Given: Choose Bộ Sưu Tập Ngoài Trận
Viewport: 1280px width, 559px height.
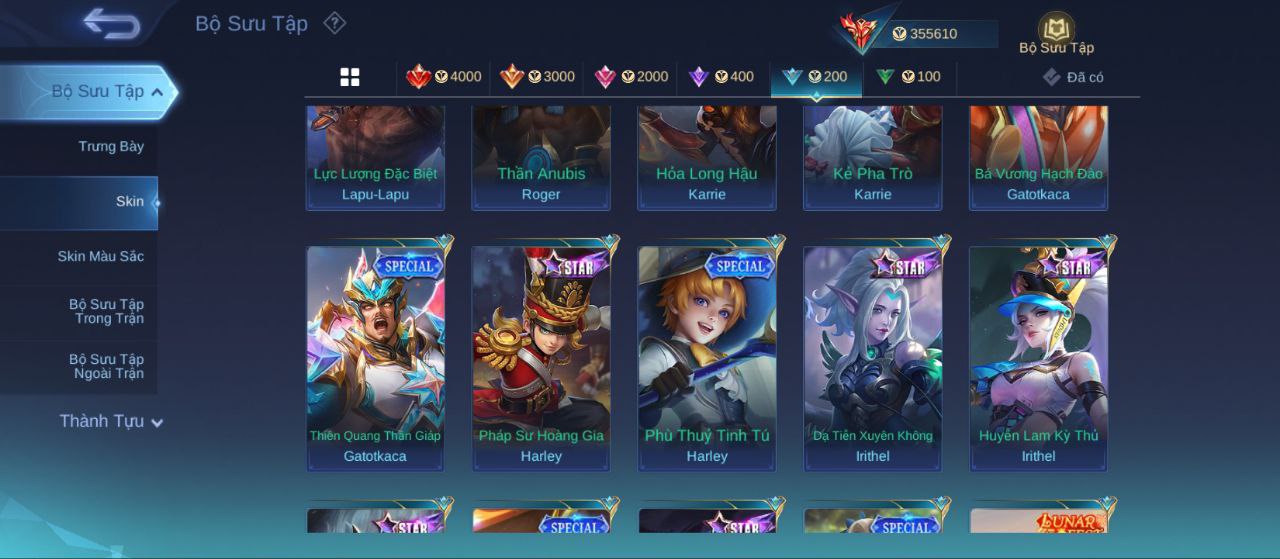Looking at the screenshot, I should [x=106, y=367].
